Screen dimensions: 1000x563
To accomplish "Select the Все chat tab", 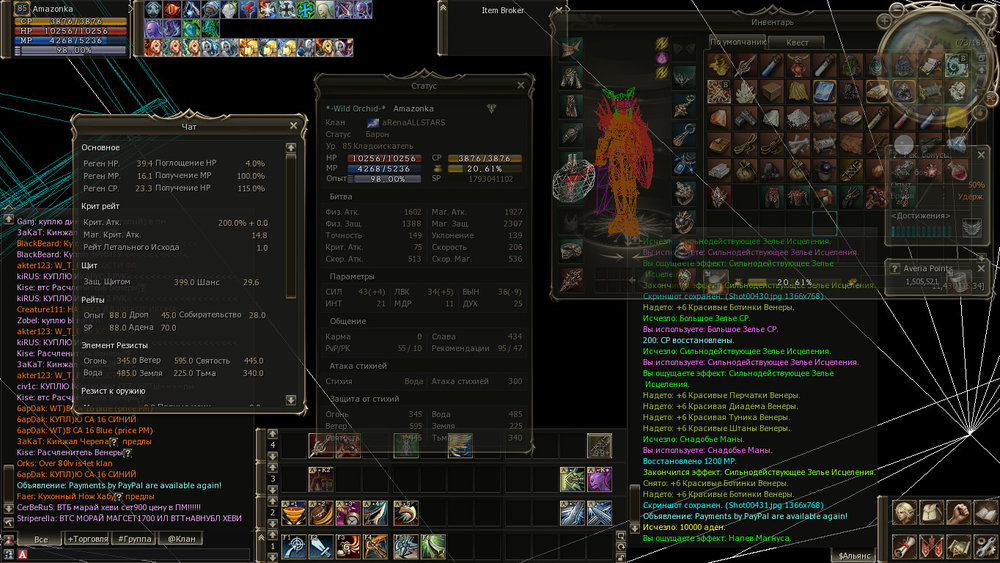I will (x=40, y=539).
